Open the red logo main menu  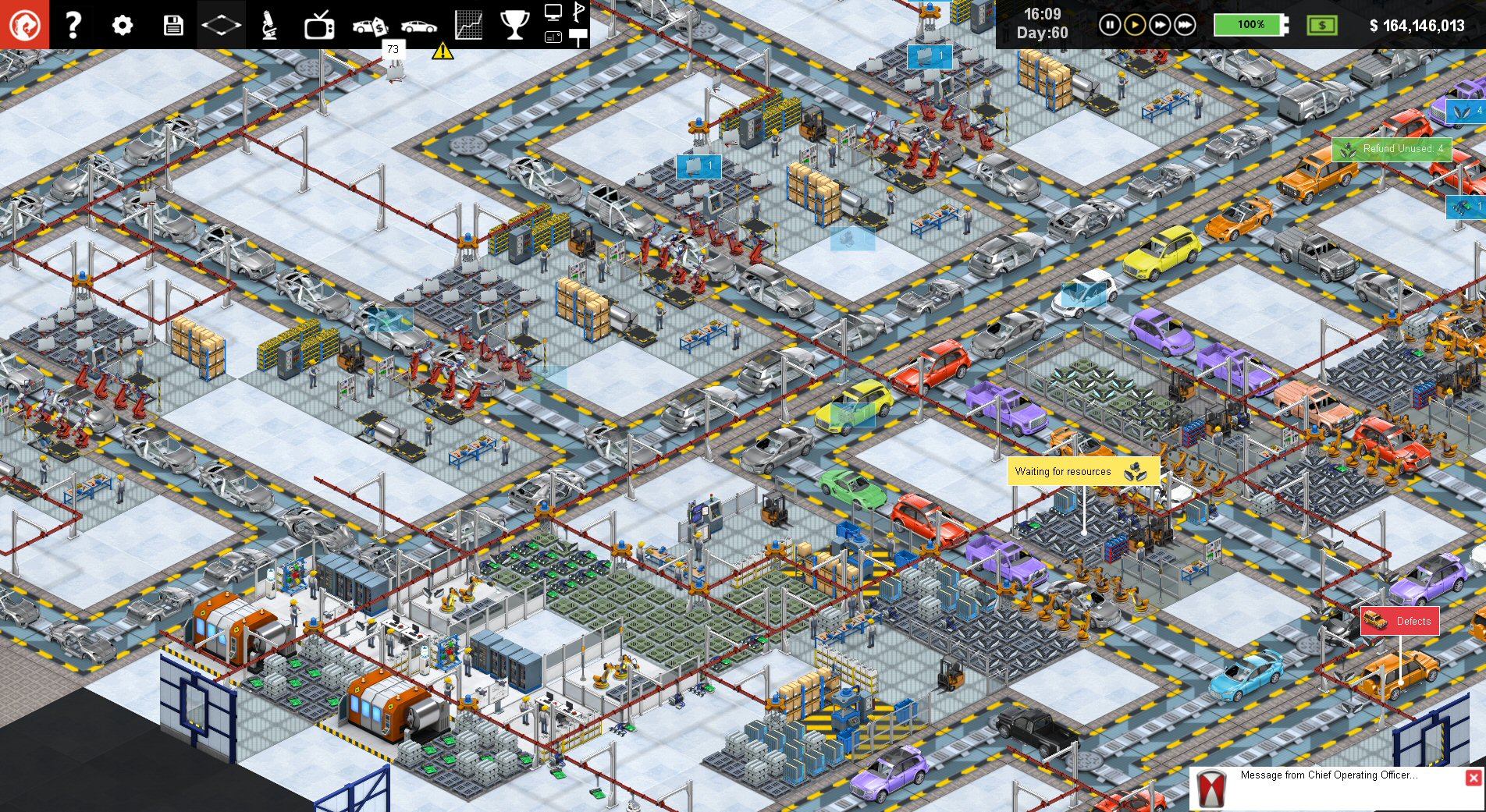click(x=24, y=24)
